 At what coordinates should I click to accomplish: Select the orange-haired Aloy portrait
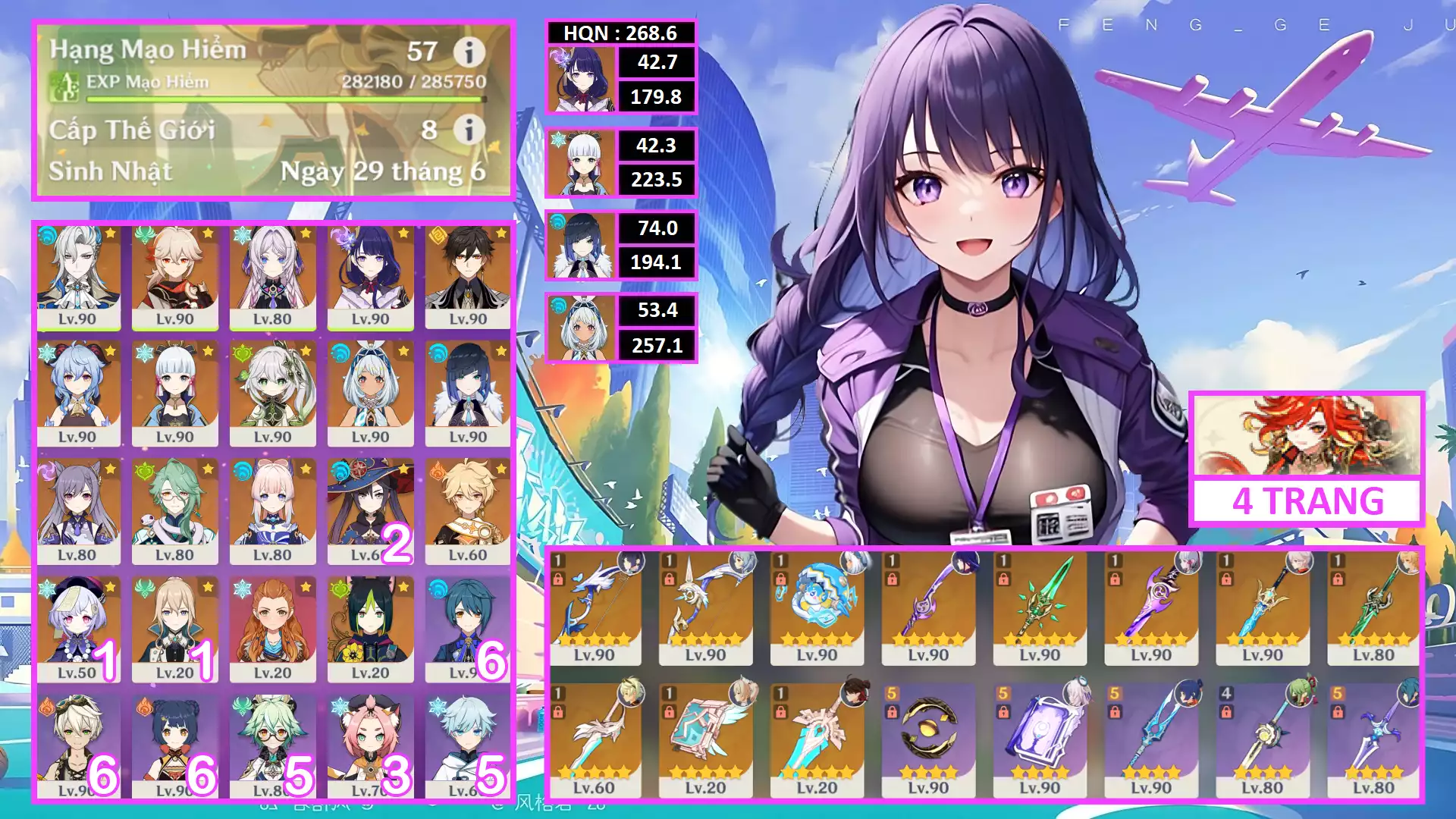(x=273, y=629)
